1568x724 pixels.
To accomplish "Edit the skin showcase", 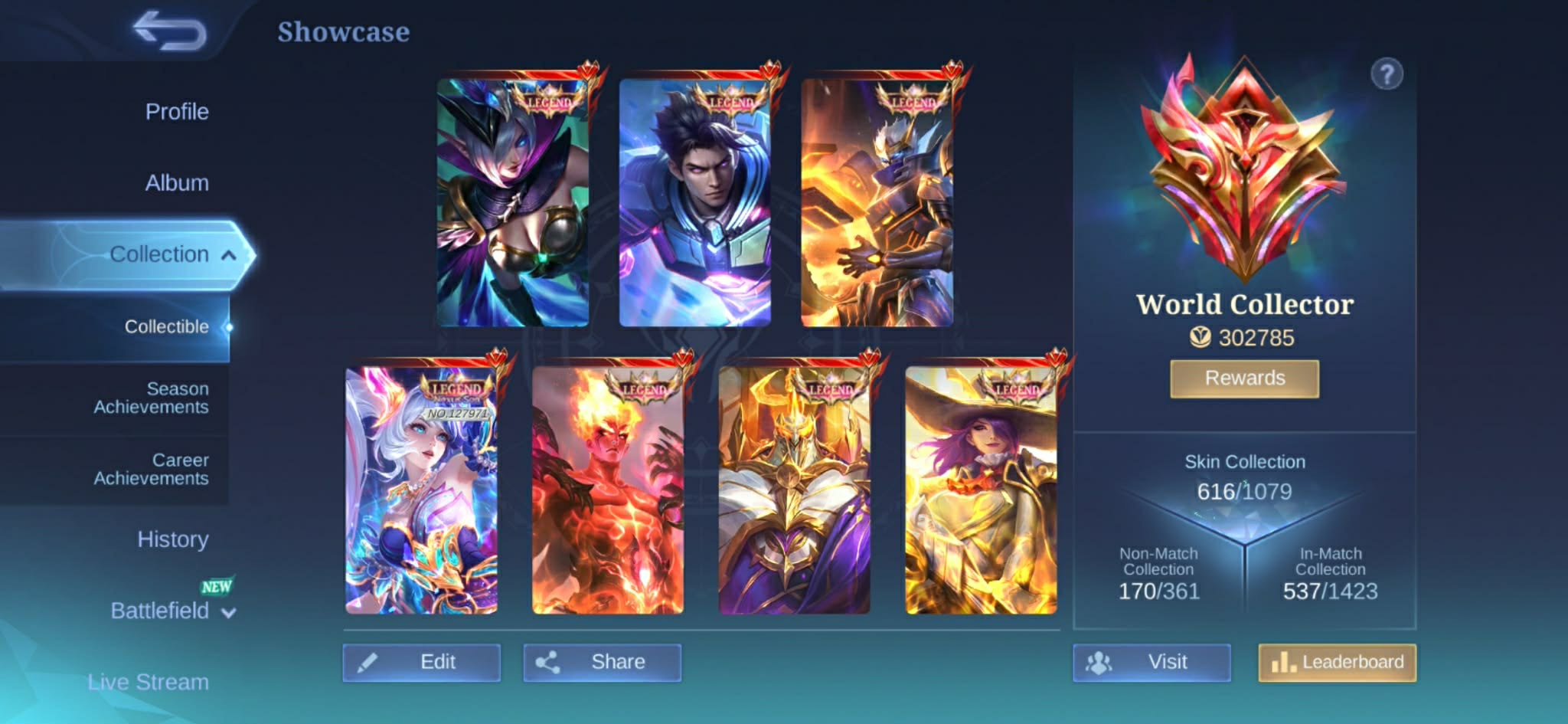I will 422,663.
